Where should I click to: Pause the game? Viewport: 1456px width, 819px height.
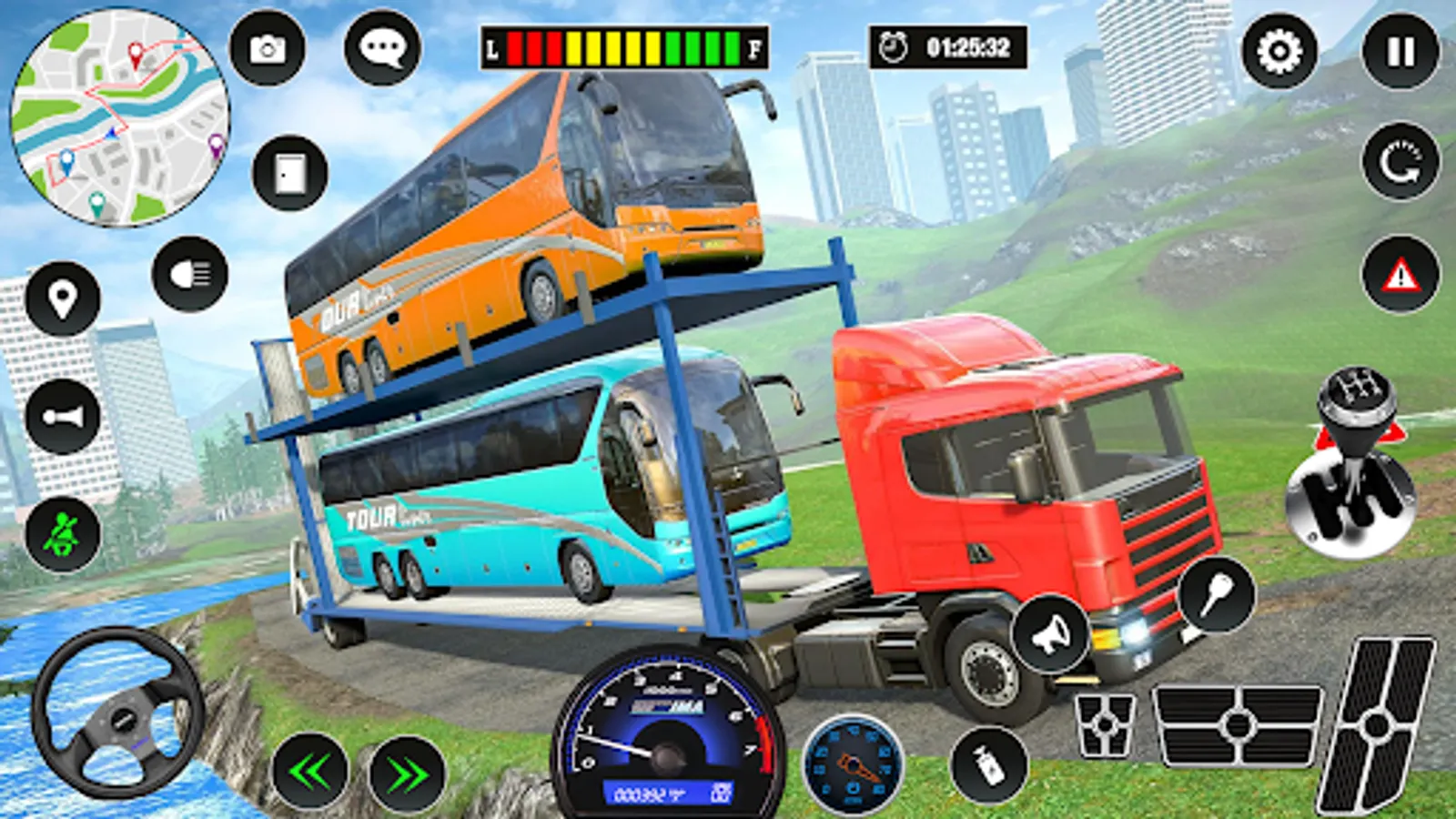1400,51
